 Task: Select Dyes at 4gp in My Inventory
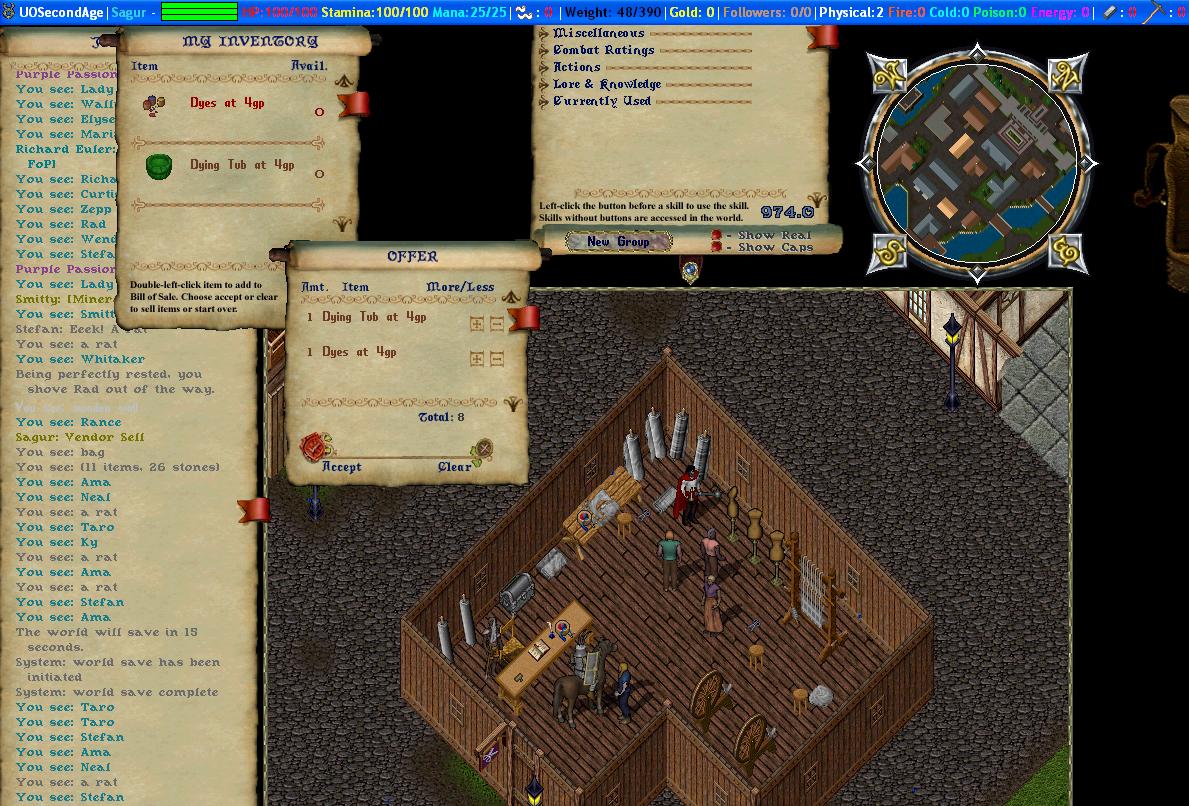(x=227, y=103)
